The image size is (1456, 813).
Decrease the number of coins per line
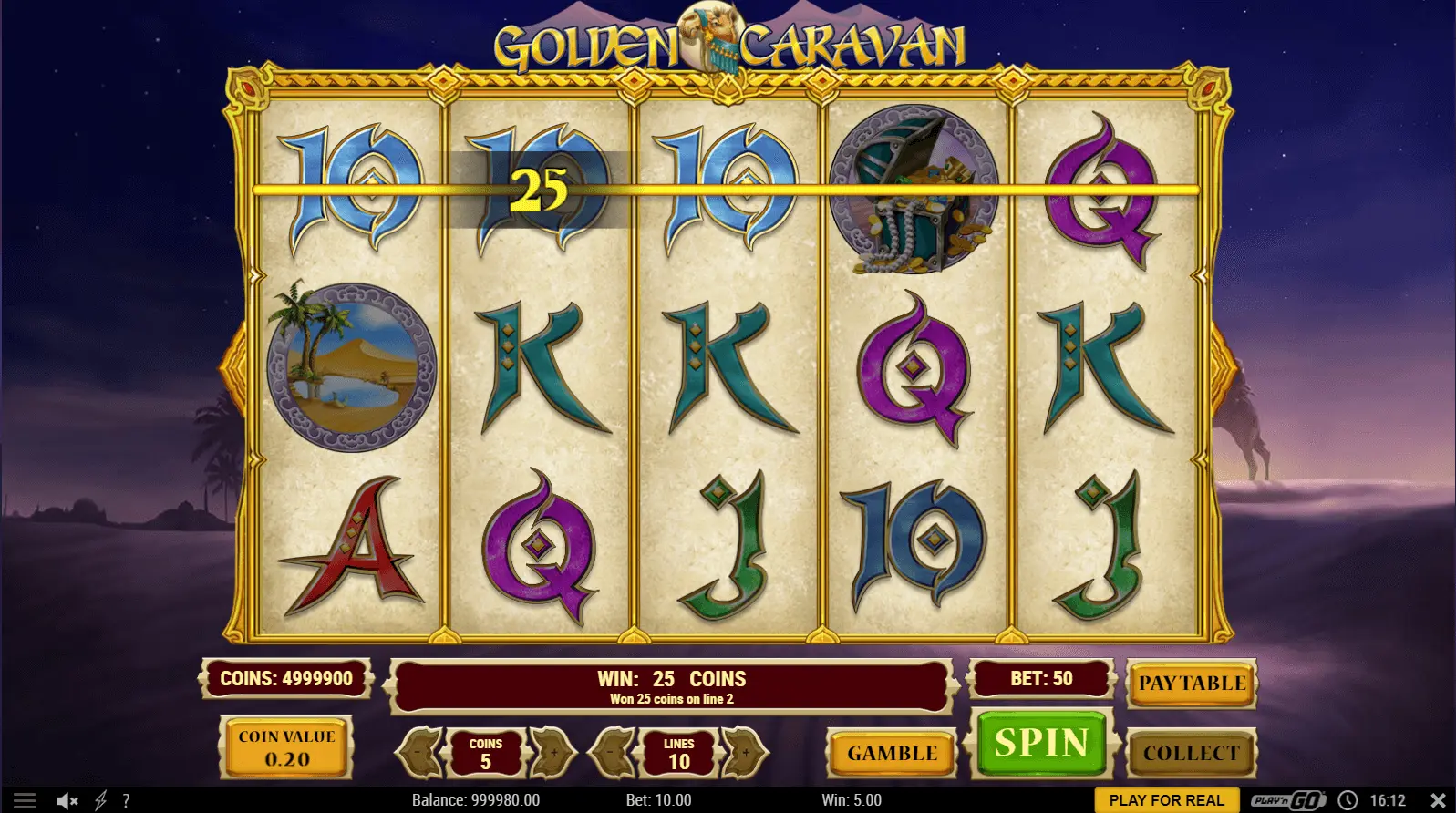coord(419,753)
